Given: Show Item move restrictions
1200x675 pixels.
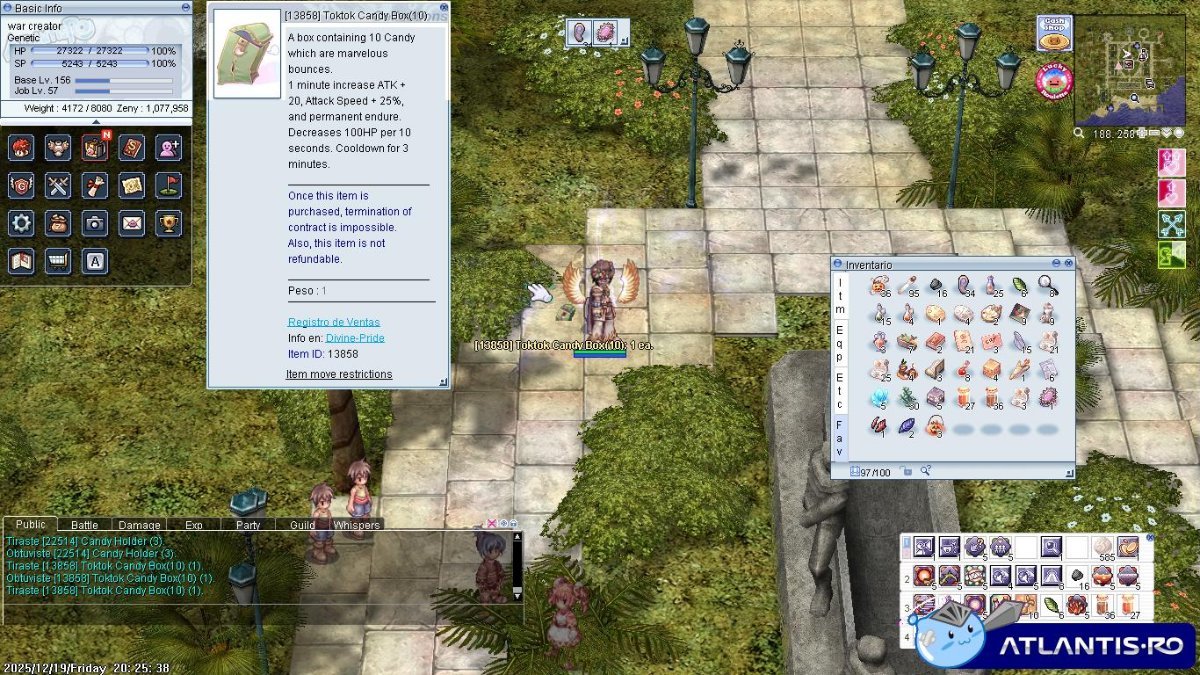Looking at the screenshot, I should [339, 374].
